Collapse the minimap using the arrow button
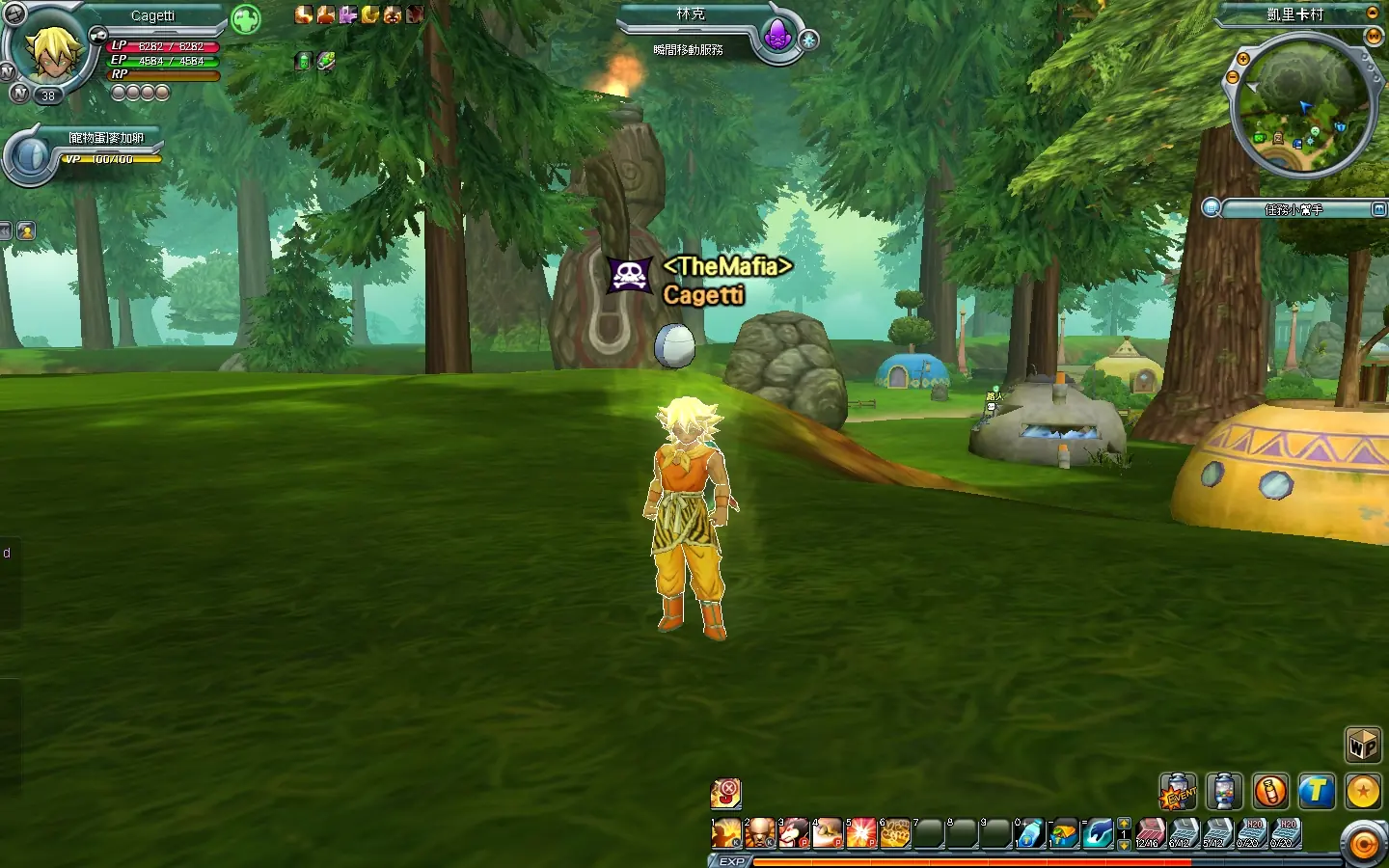This screenshot has height=868, width=1389. click(x=1373, y=14)
